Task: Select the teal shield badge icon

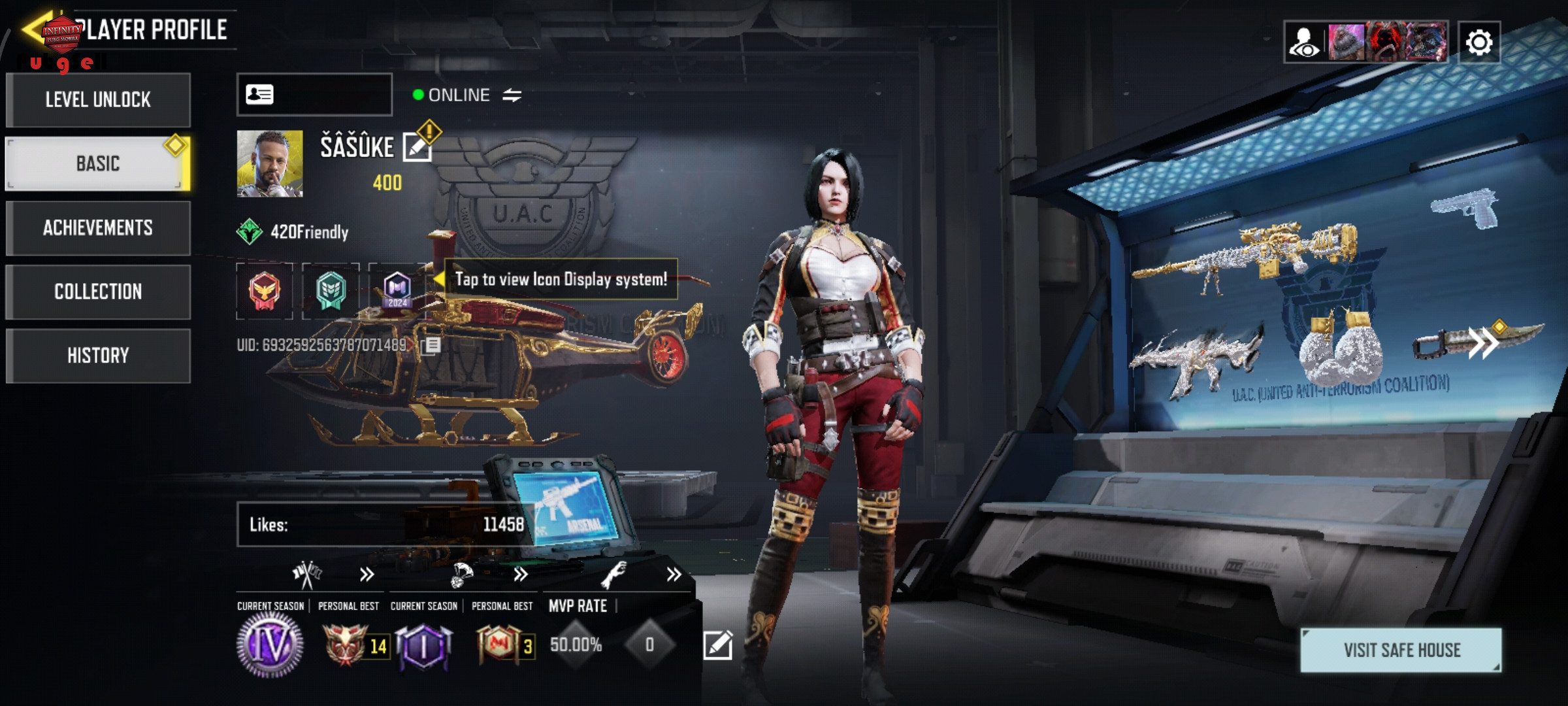Action: pos(331,291)
